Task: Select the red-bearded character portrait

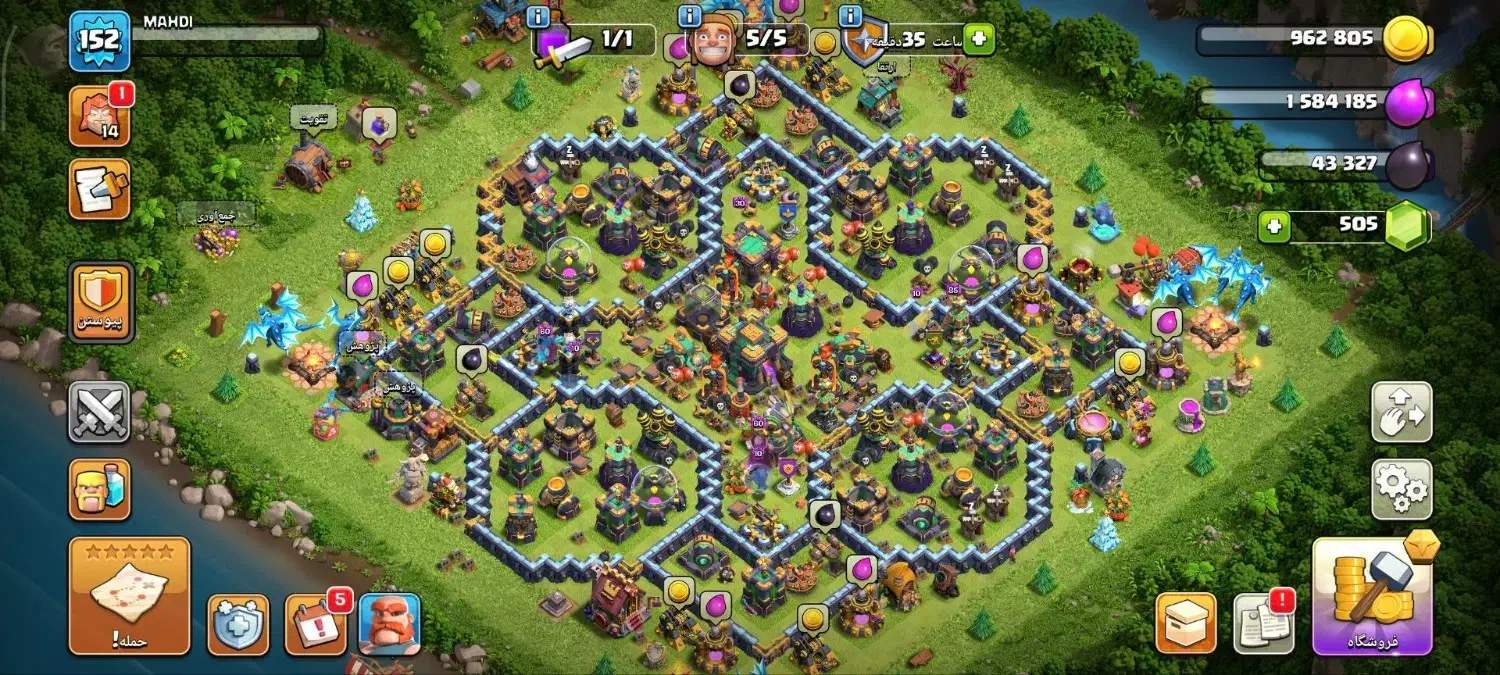Action: (x=389, y=624)
